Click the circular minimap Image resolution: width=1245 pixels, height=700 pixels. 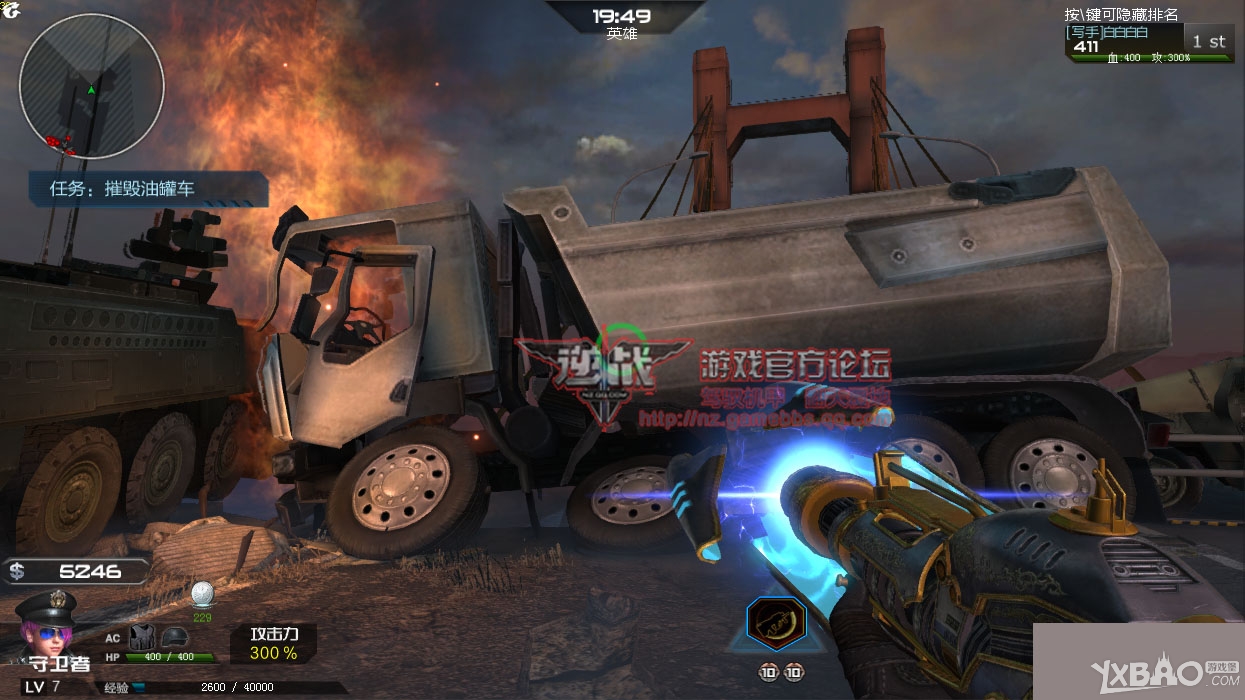(x=91, y=86)
